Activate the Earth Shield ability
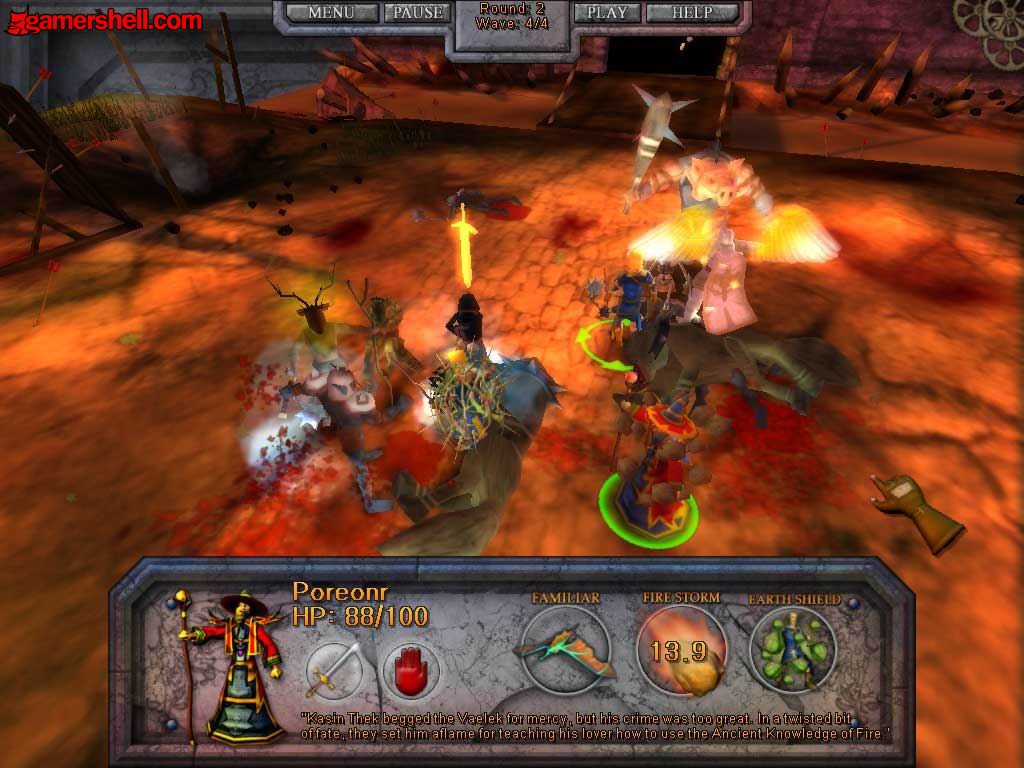Viewport: 1024px width, 768px height. pyautogui.click(x=794, y=650)
